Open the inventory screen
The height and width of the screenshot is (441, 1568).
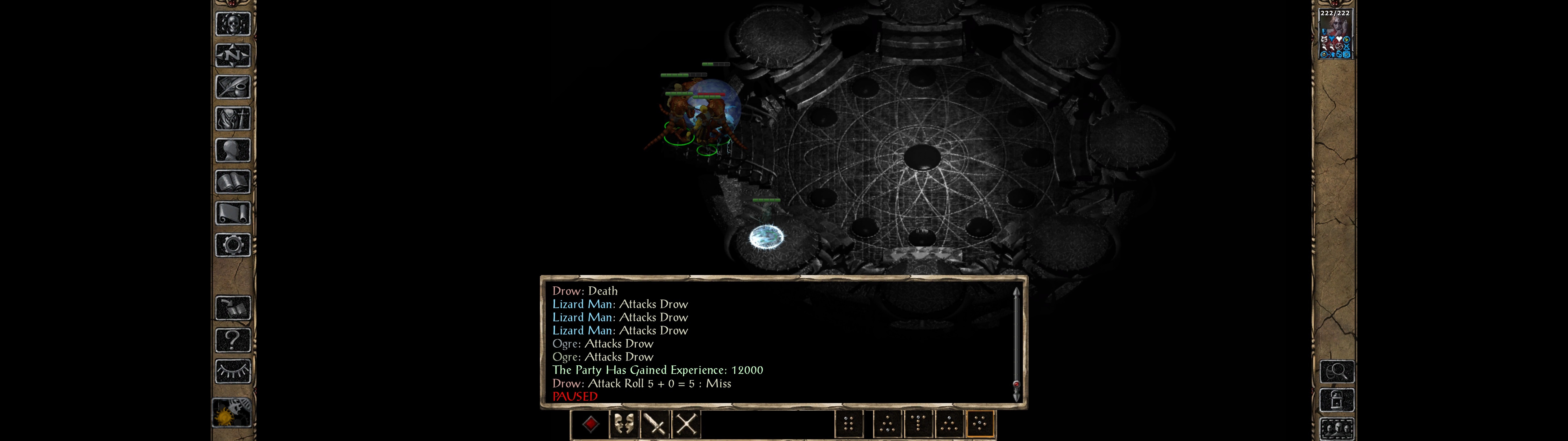[232, 119]
